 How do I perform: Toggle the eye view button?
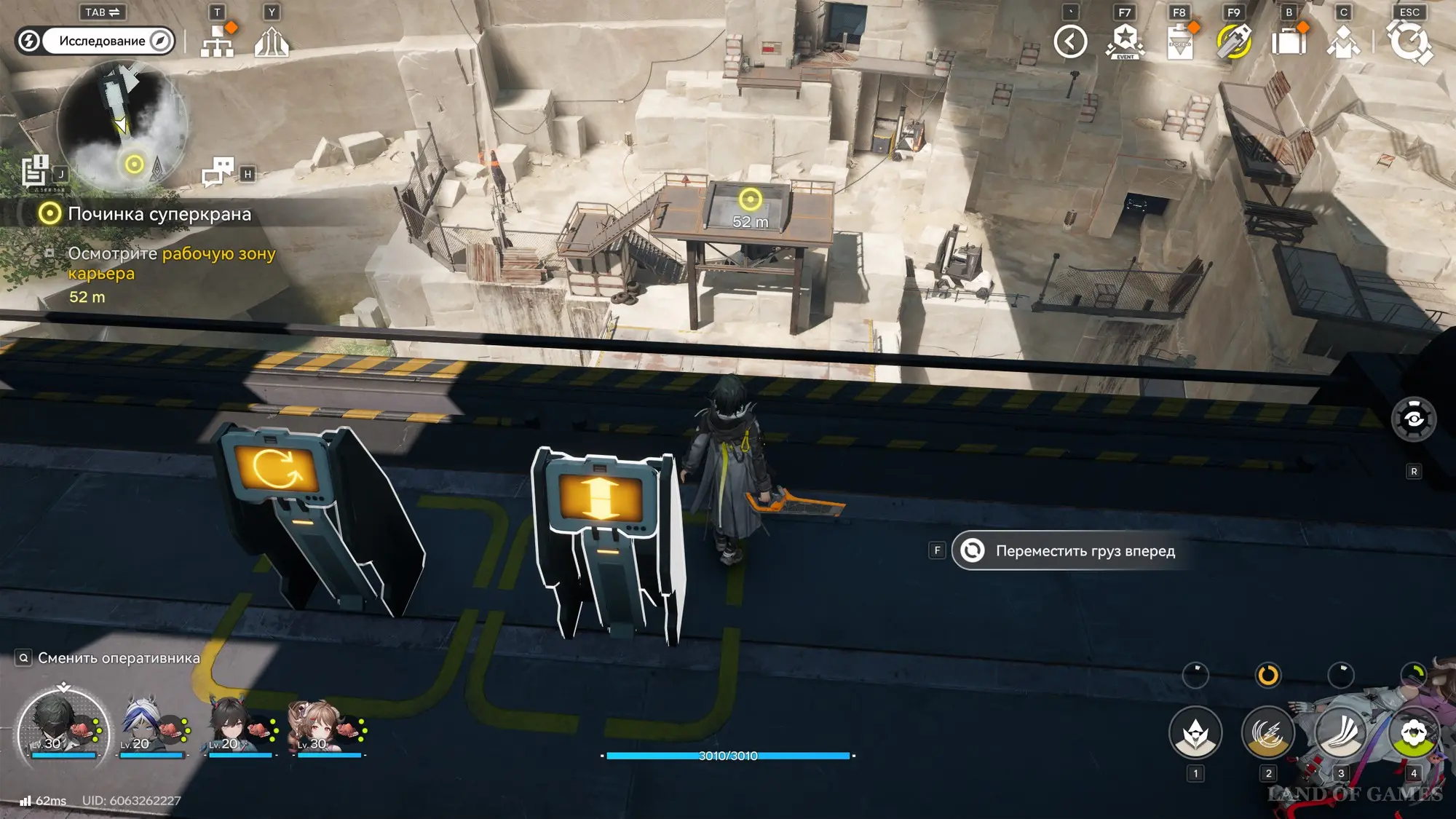pyautogui.click(x=1414, y=419)
